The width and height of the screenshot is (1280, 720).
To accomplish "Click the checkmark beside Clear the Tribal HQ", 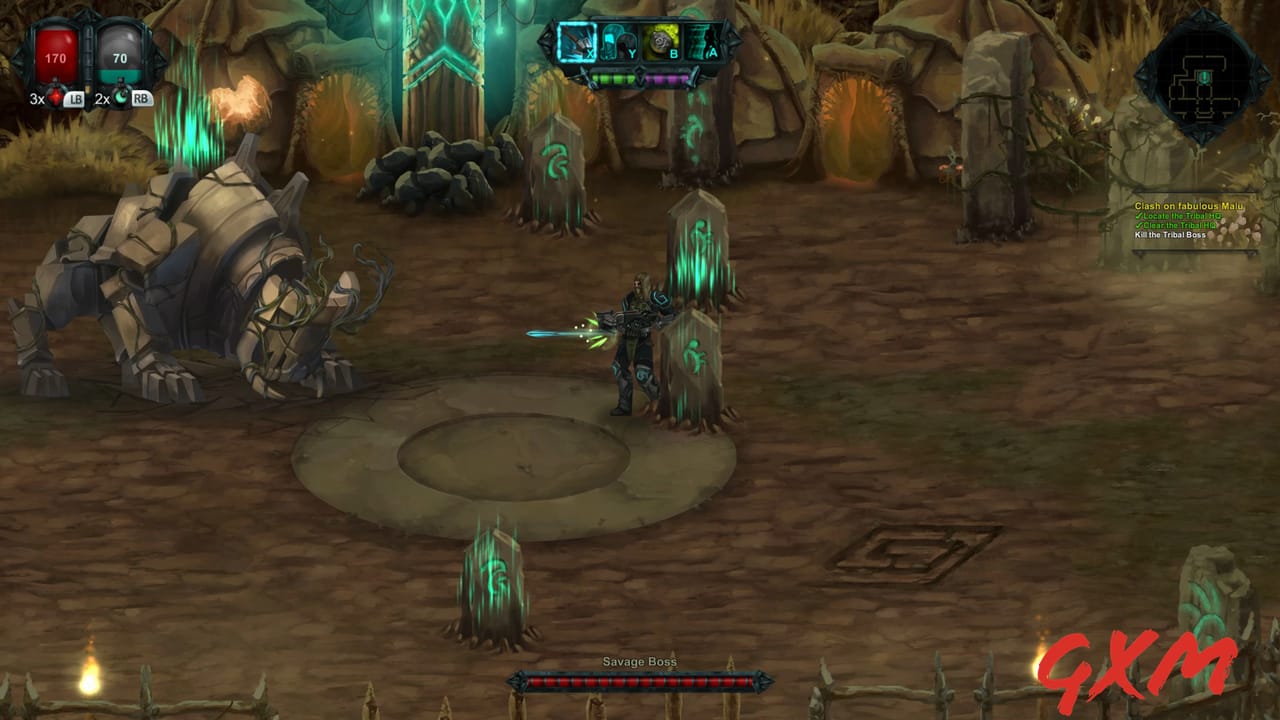I will (x=1139, y=225).
